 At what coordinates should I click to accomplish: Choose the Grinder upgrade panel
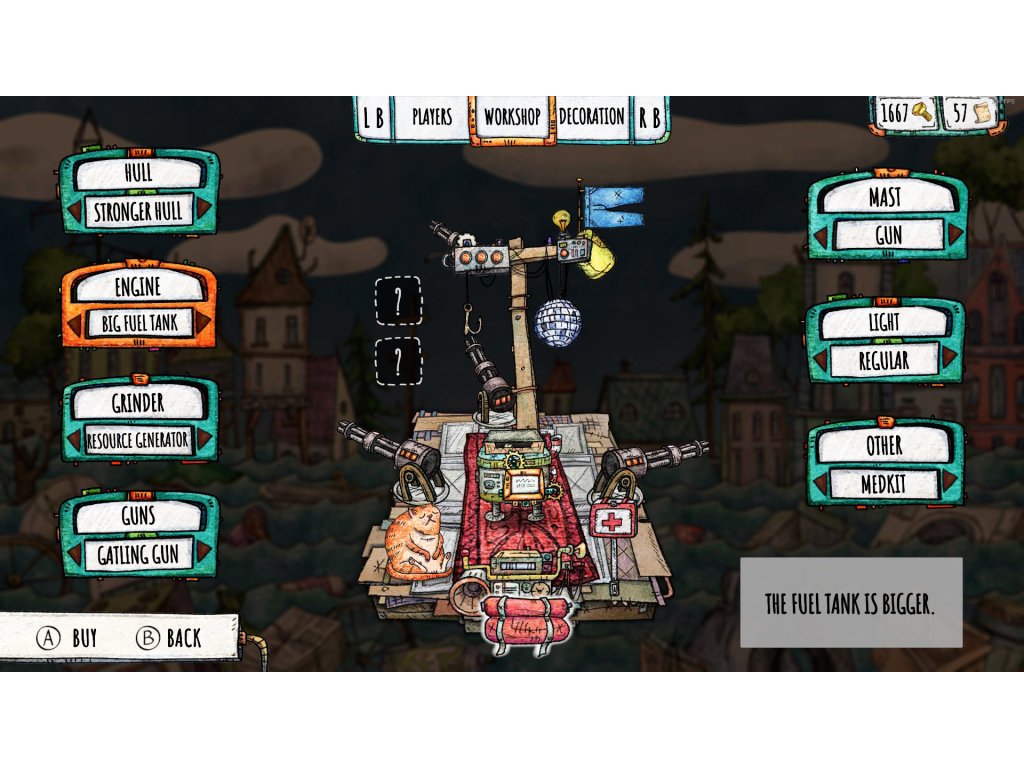click(138, 403)
